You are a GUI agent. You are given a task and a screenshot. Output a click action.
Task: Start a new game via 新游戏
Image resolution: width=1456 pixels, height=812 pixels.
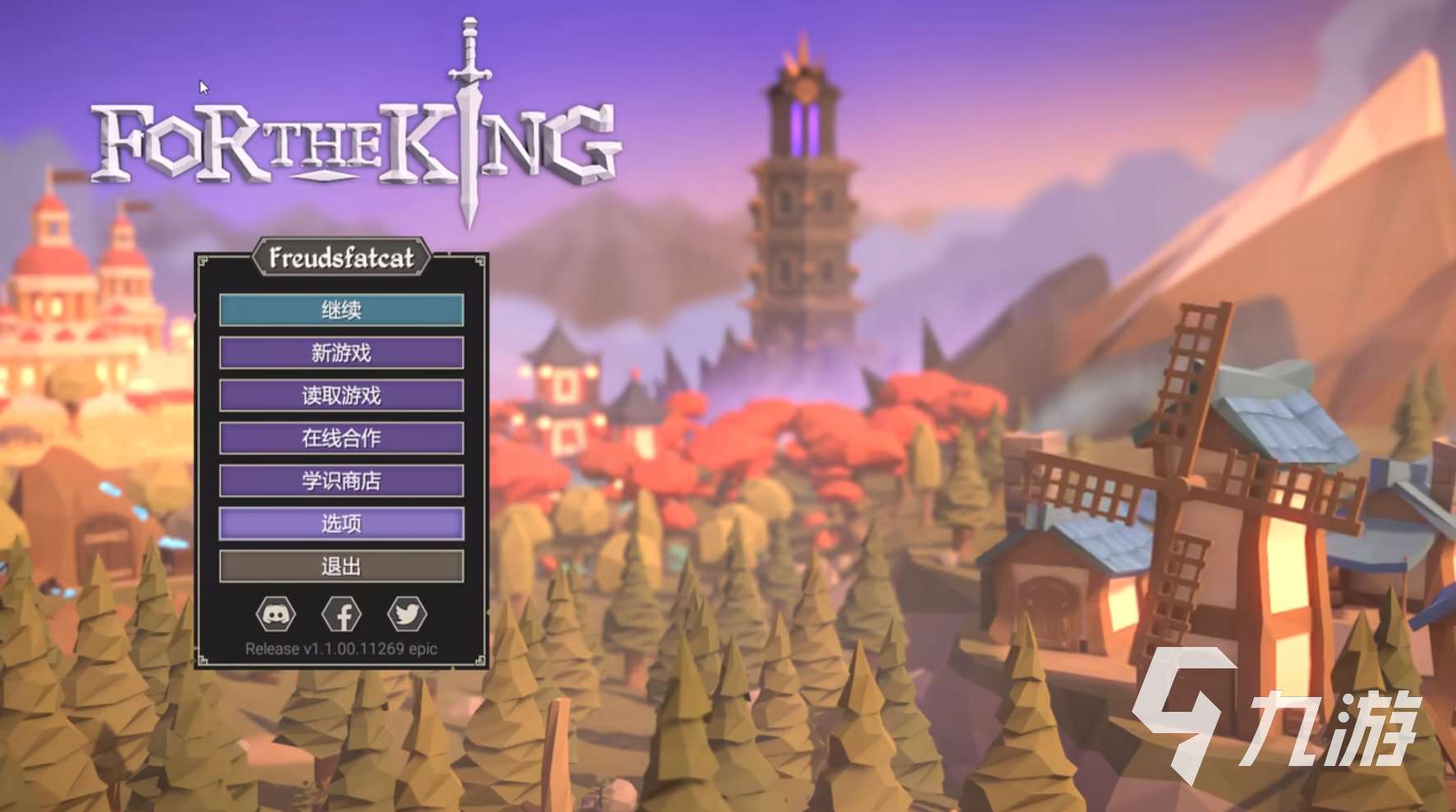[x=341, y=353]
